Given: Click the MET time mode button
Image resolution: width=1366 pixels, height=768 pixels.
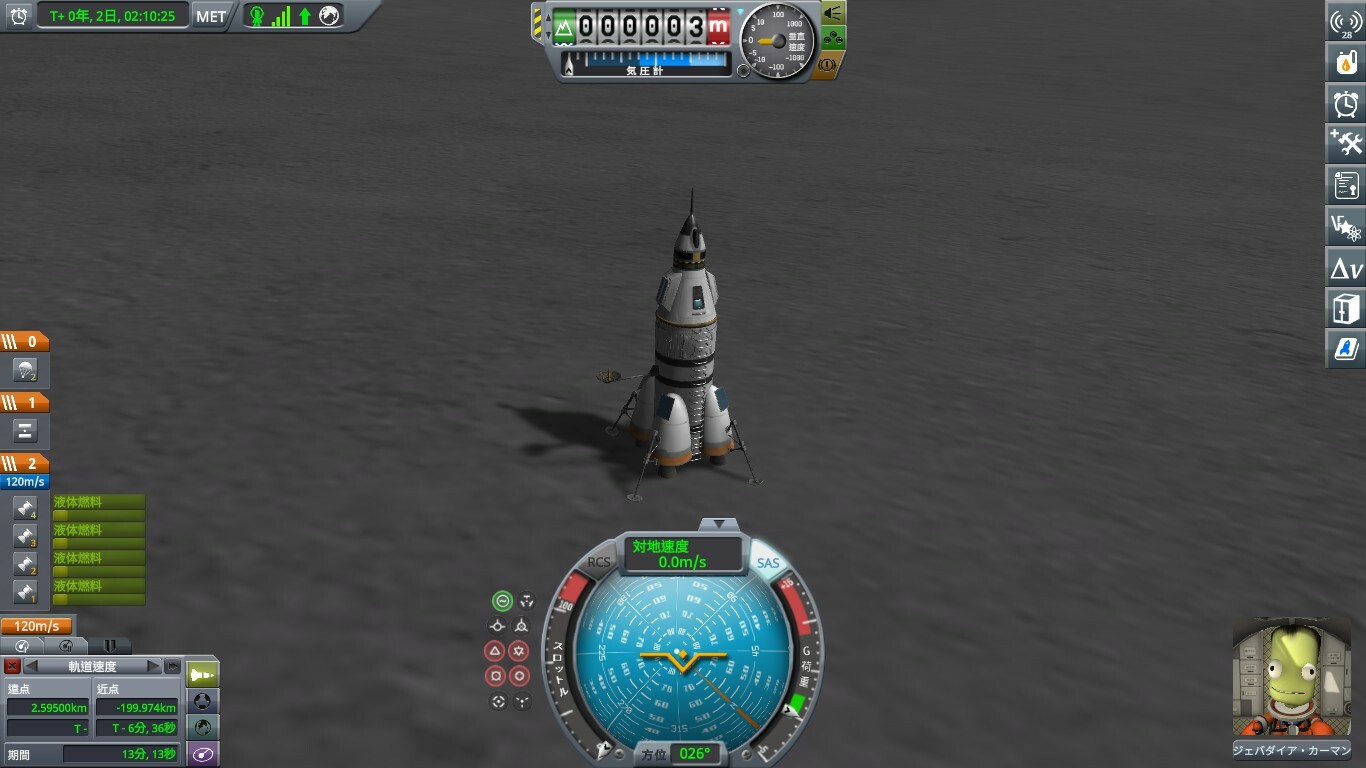Looking at the screenshot, I should point(211,16).
